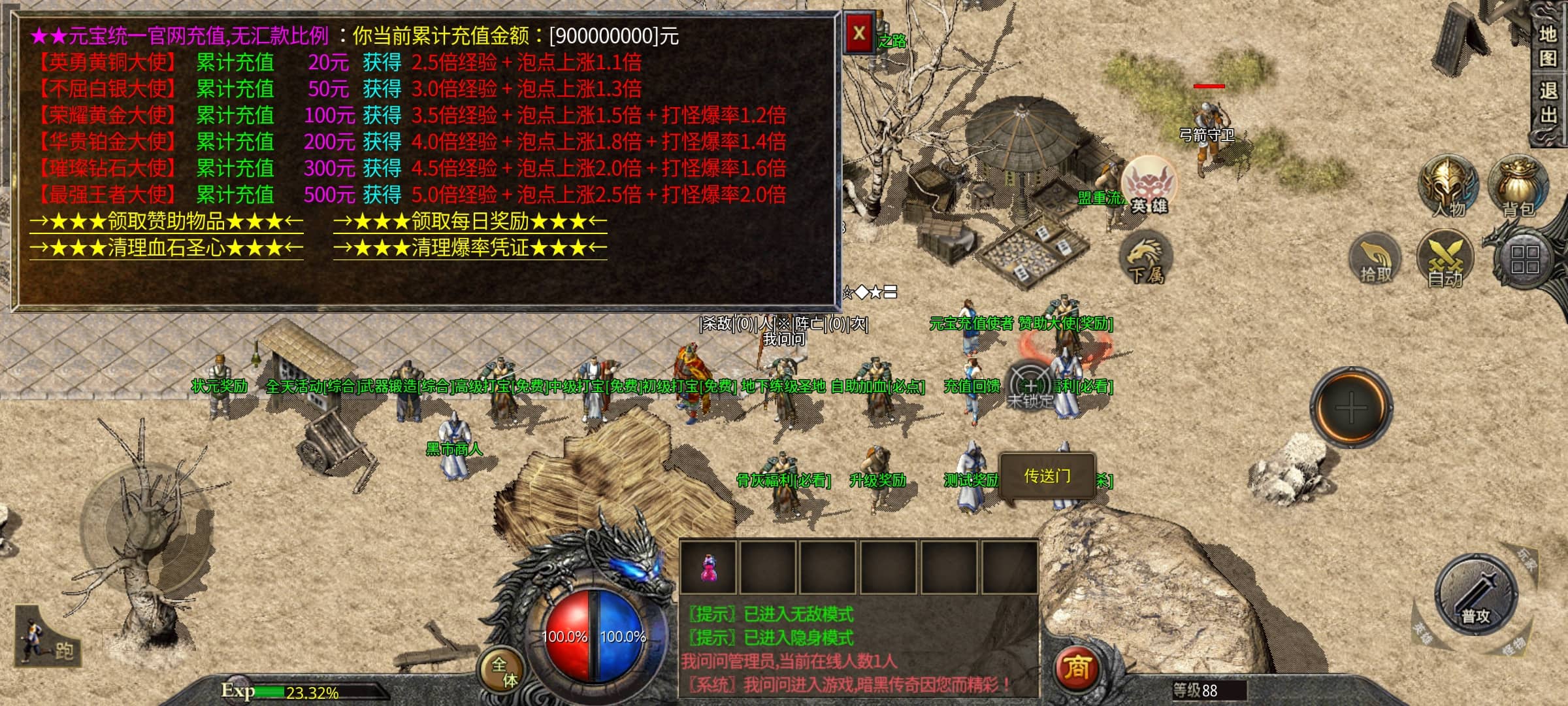1568x706 pixels.
Task: Use the 普攻 normal attack button
Action: click(1475, 596)
